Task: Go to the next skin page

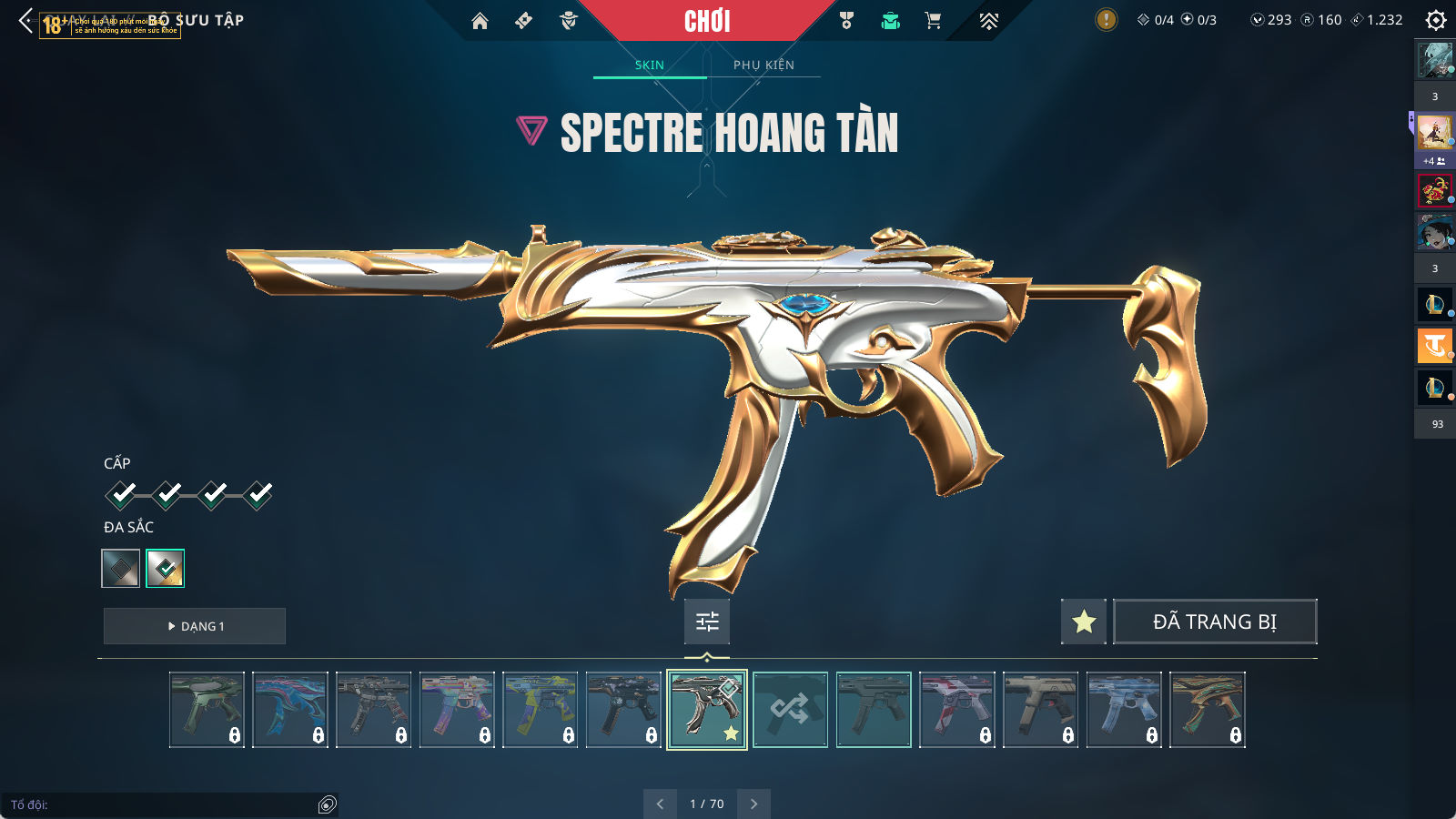Action: [x=753, y=804]
